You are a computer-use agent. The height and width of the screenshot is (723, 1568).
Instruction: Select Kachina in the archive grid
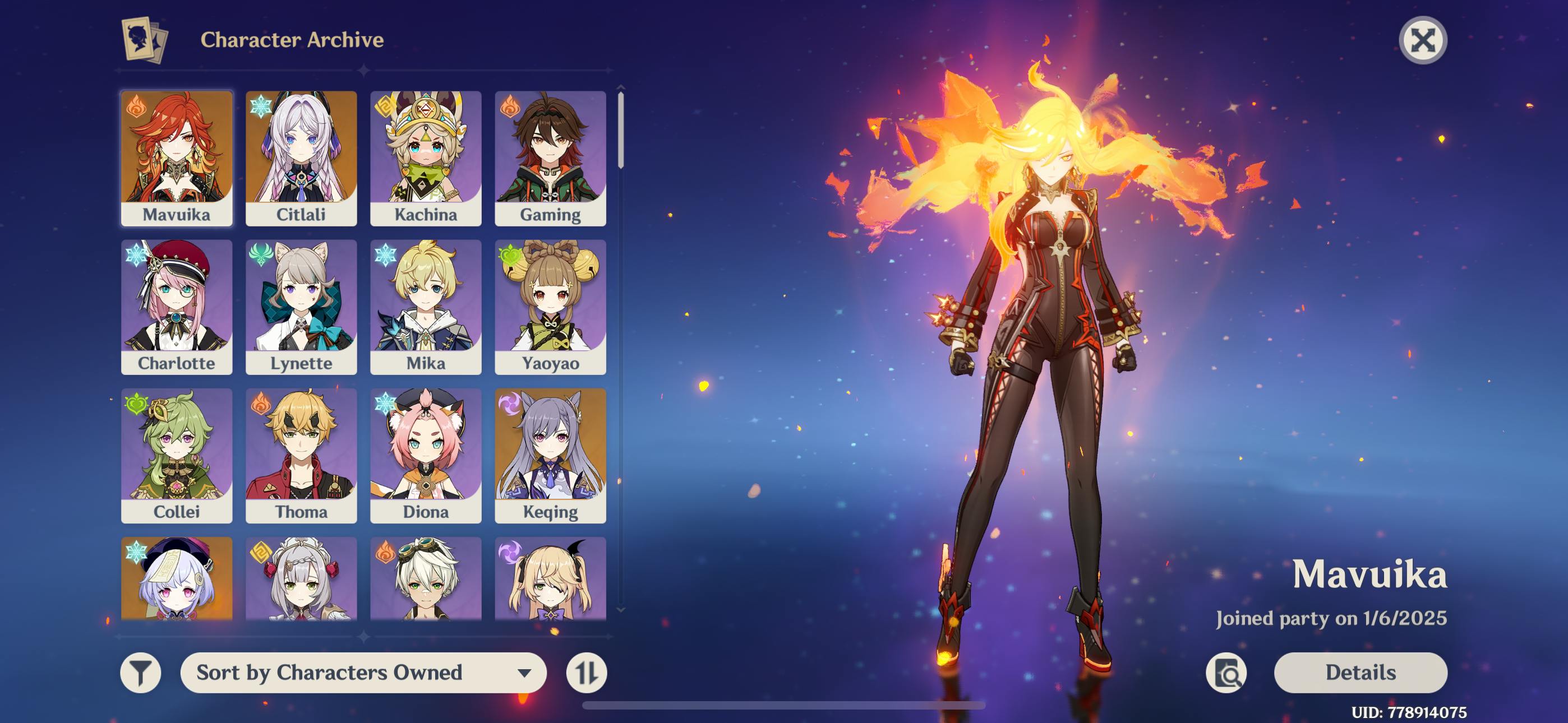(426, 158)
